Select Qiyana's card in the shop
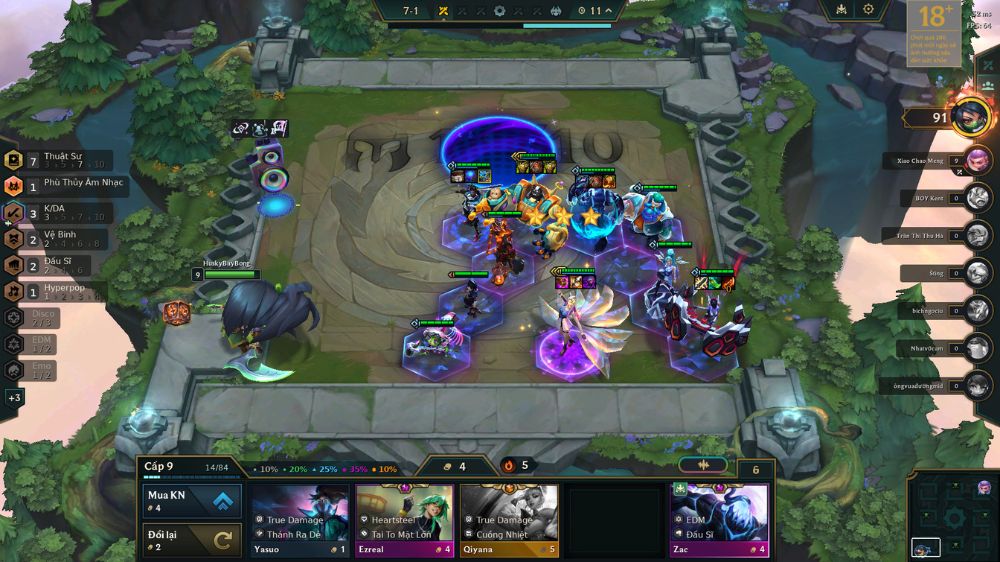 click(508, 520)
